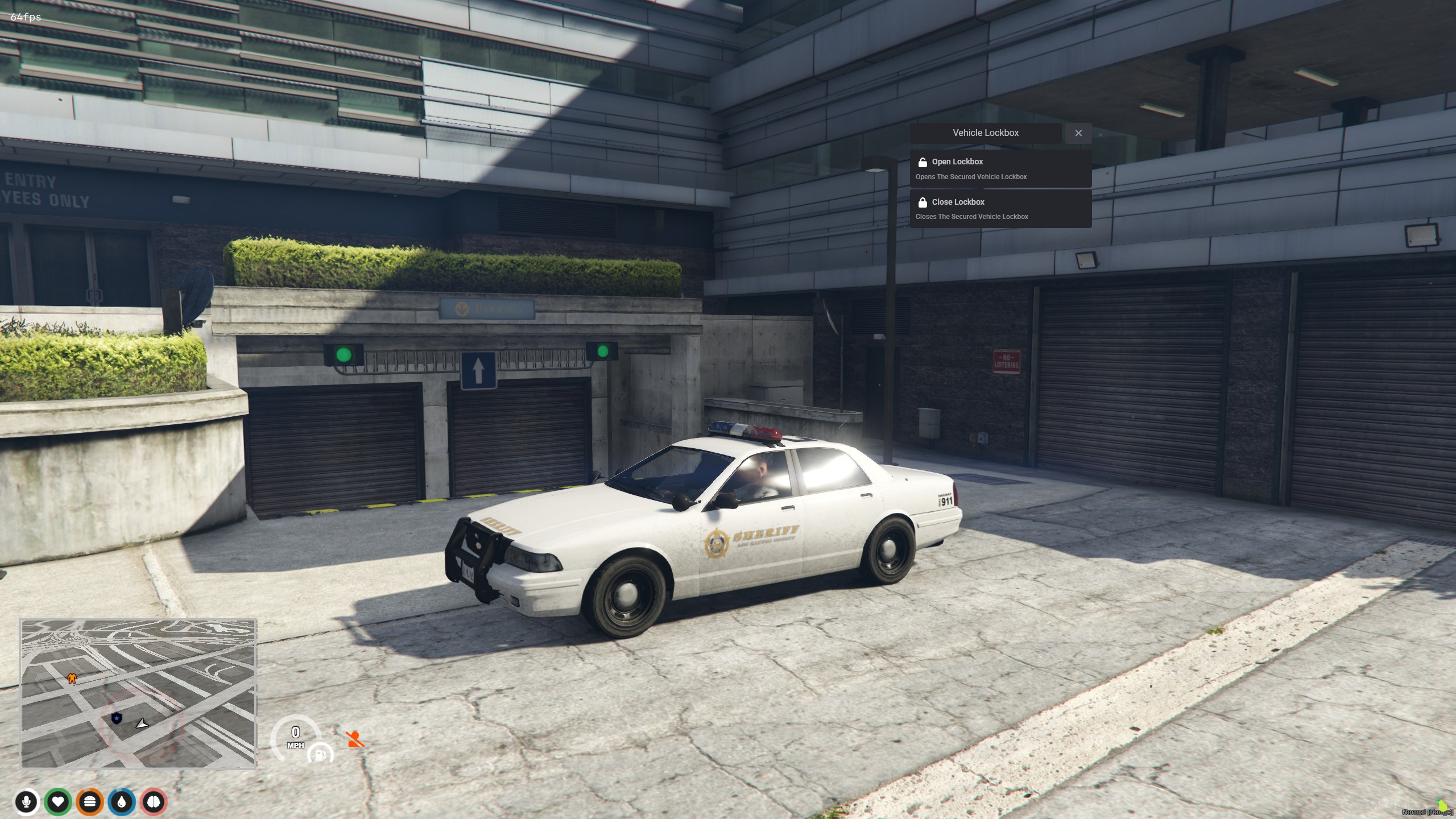The height and width of the screenshot is (819, 1456).
Task: Click the water drop thirst icon
Action: point(122,802)
